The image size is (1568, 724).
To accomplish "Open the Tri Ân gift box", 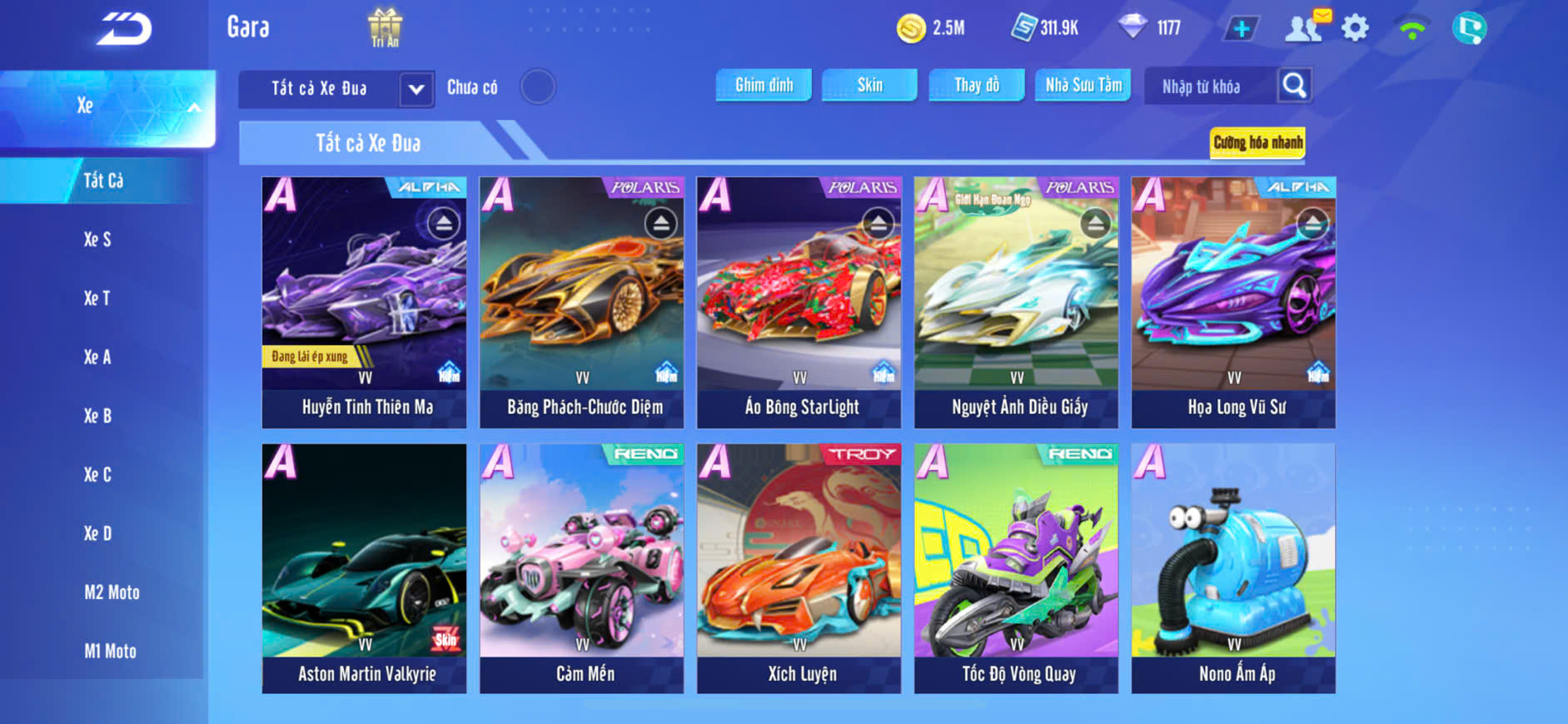I will (385, 27).
